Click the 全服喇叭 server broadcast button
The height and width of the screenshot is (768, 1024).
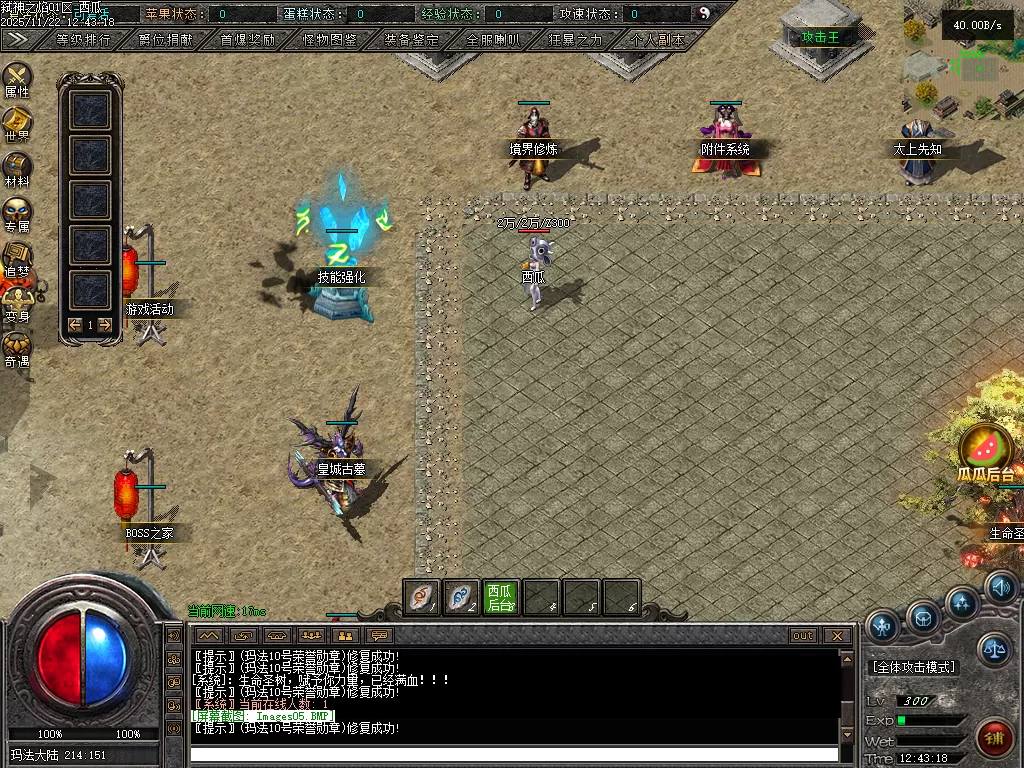pos(493,40)
